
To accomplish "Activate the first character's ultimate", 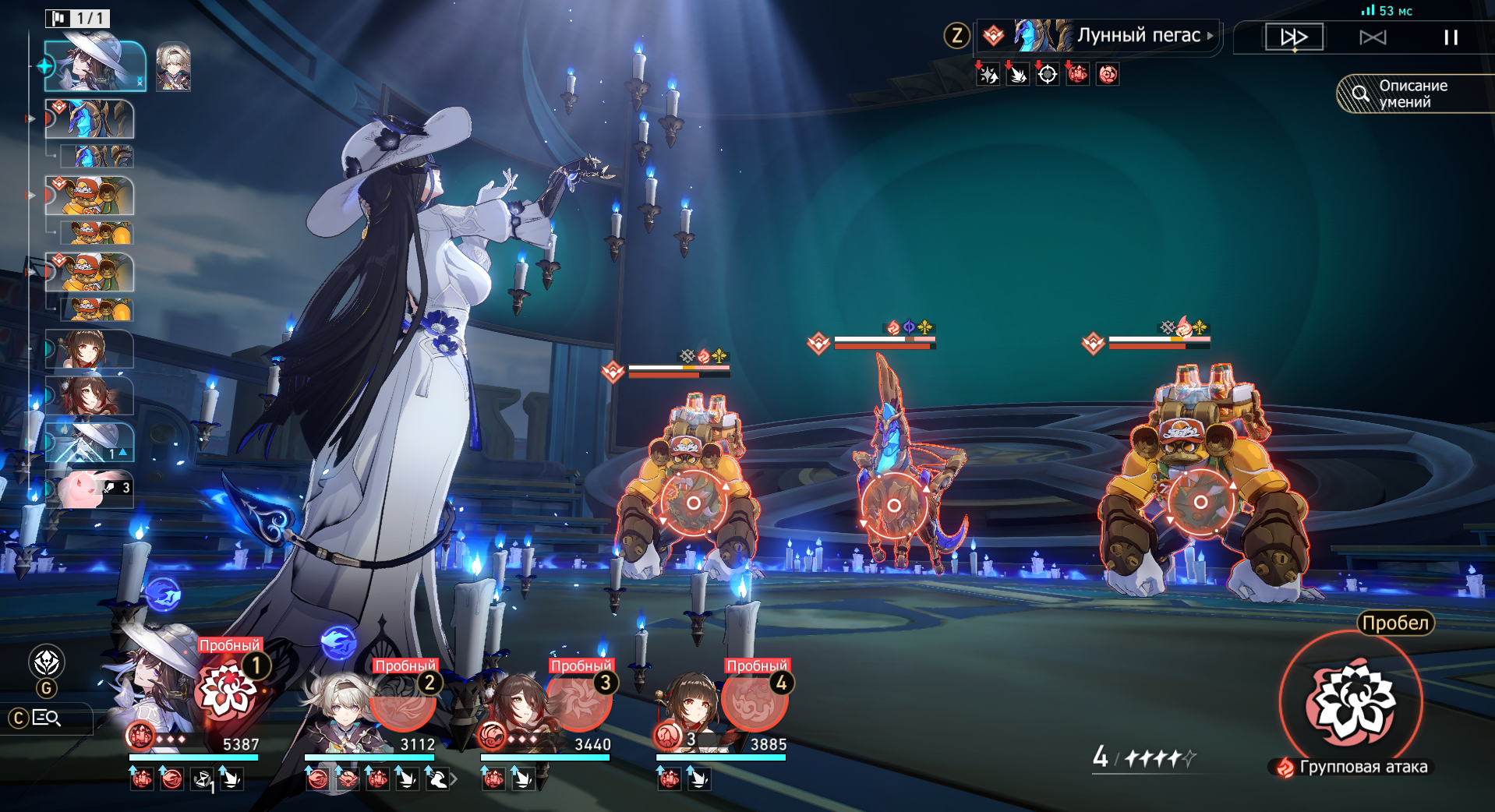I will coord(228,690).
